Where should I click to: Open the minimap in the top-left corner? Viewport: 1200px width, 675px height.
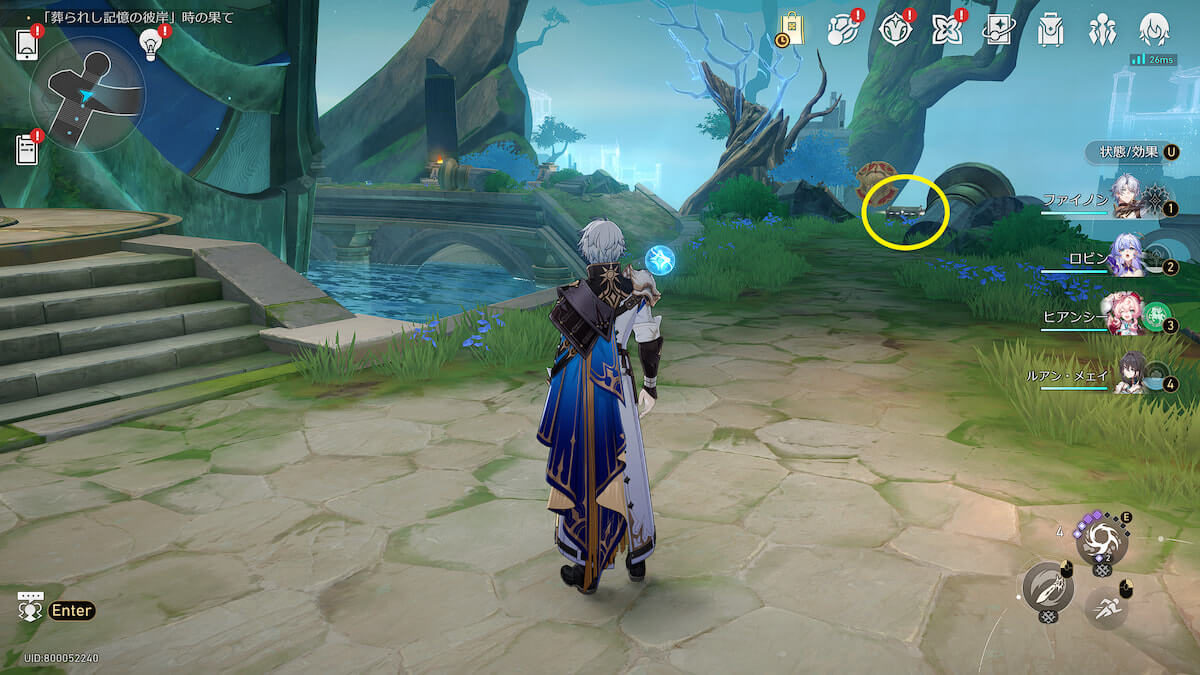click(x=87, y=94)
